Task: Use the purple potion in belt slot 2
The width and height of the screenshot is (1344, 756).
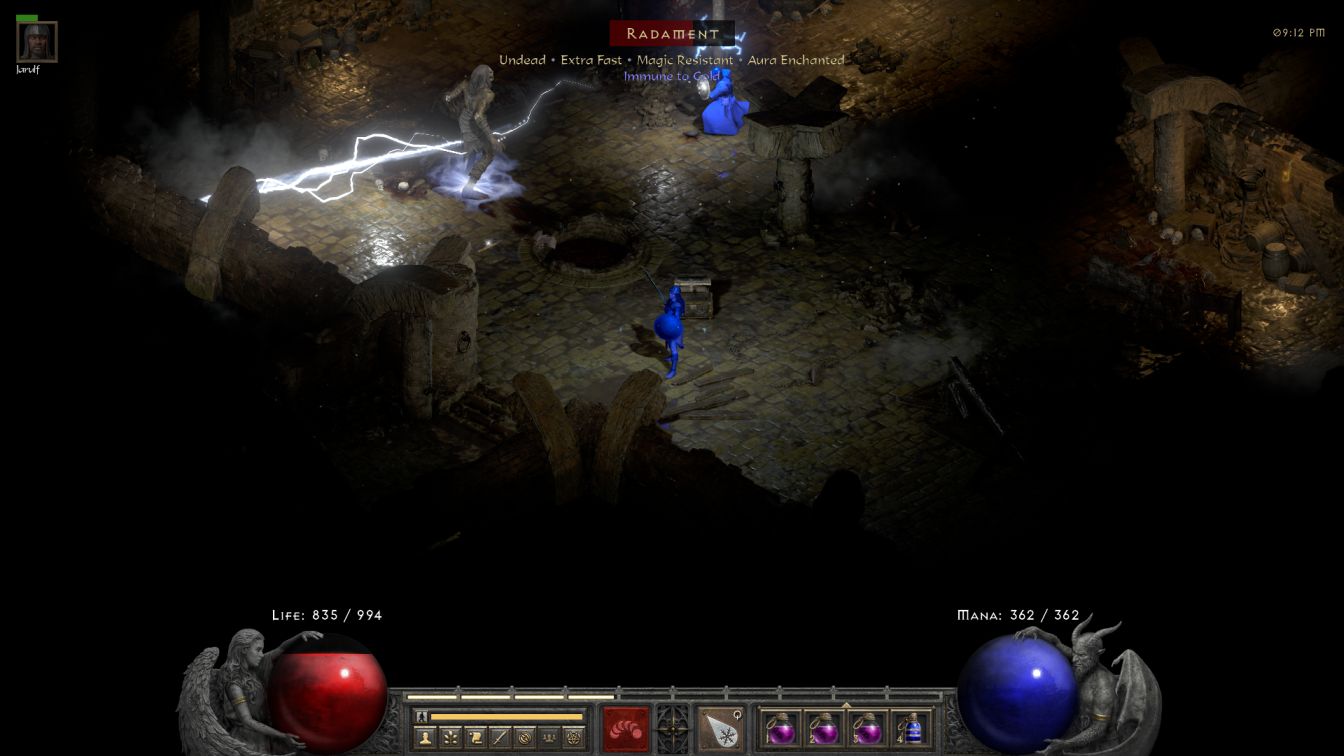Action: click(824, 728)
